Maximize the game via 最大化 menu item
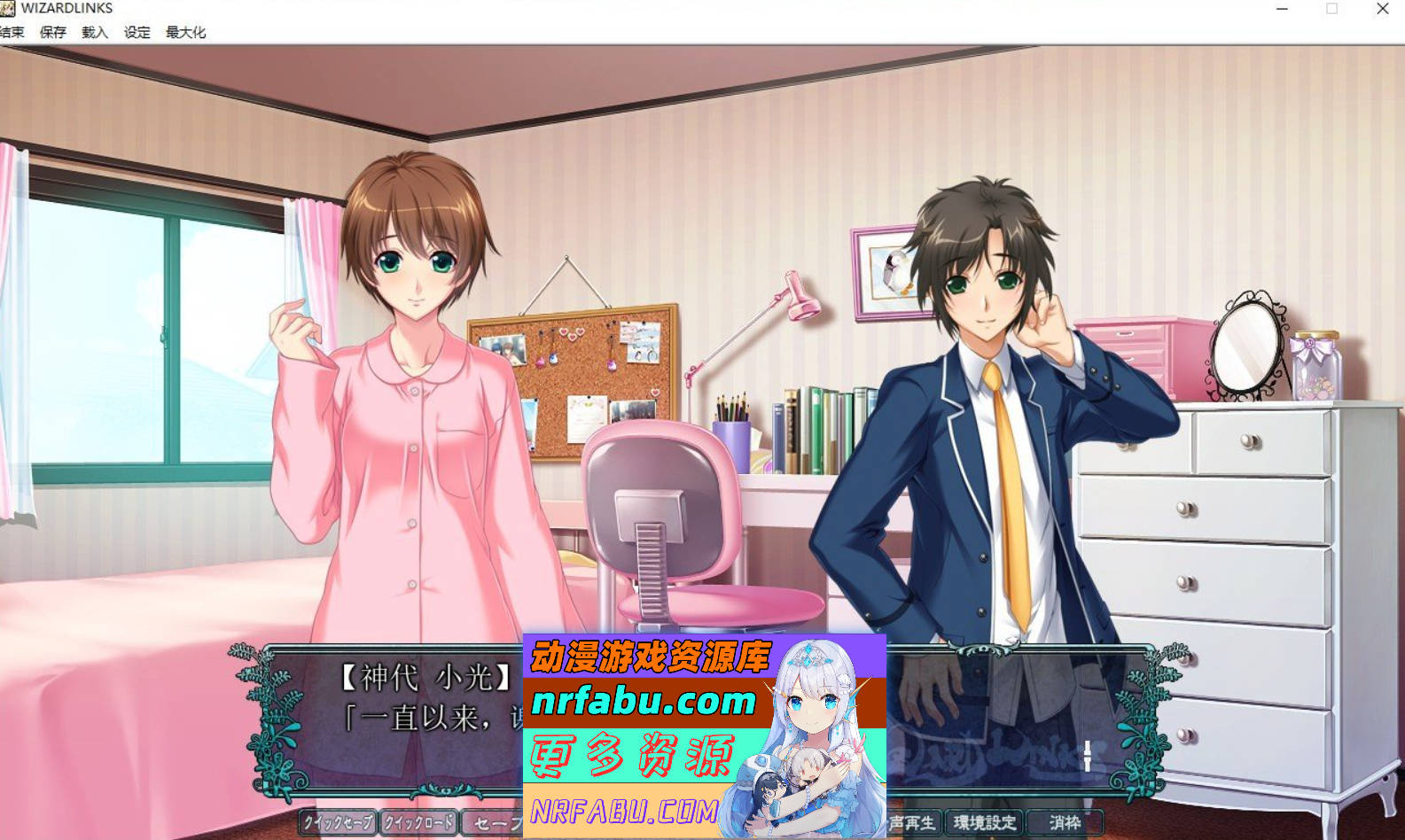 click(x=184, y=32)
